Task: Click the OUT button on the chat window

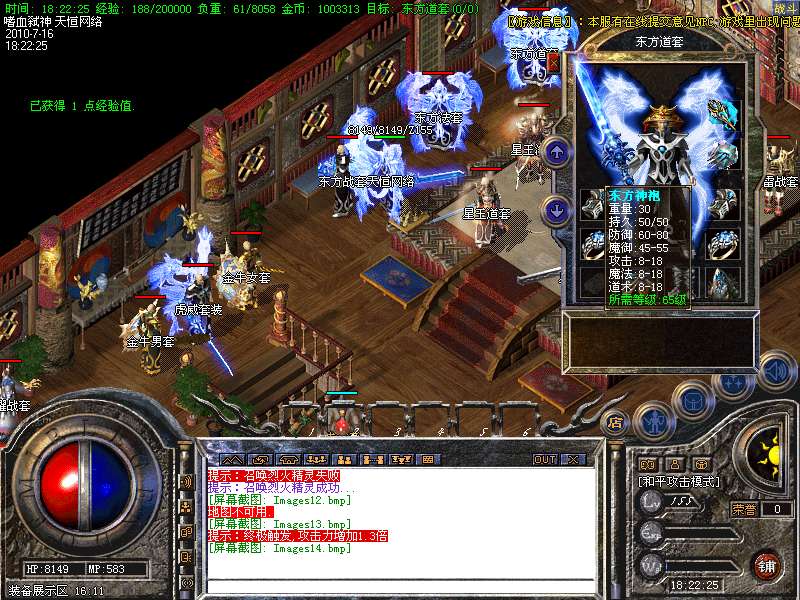Action: [x=545, y=459]
